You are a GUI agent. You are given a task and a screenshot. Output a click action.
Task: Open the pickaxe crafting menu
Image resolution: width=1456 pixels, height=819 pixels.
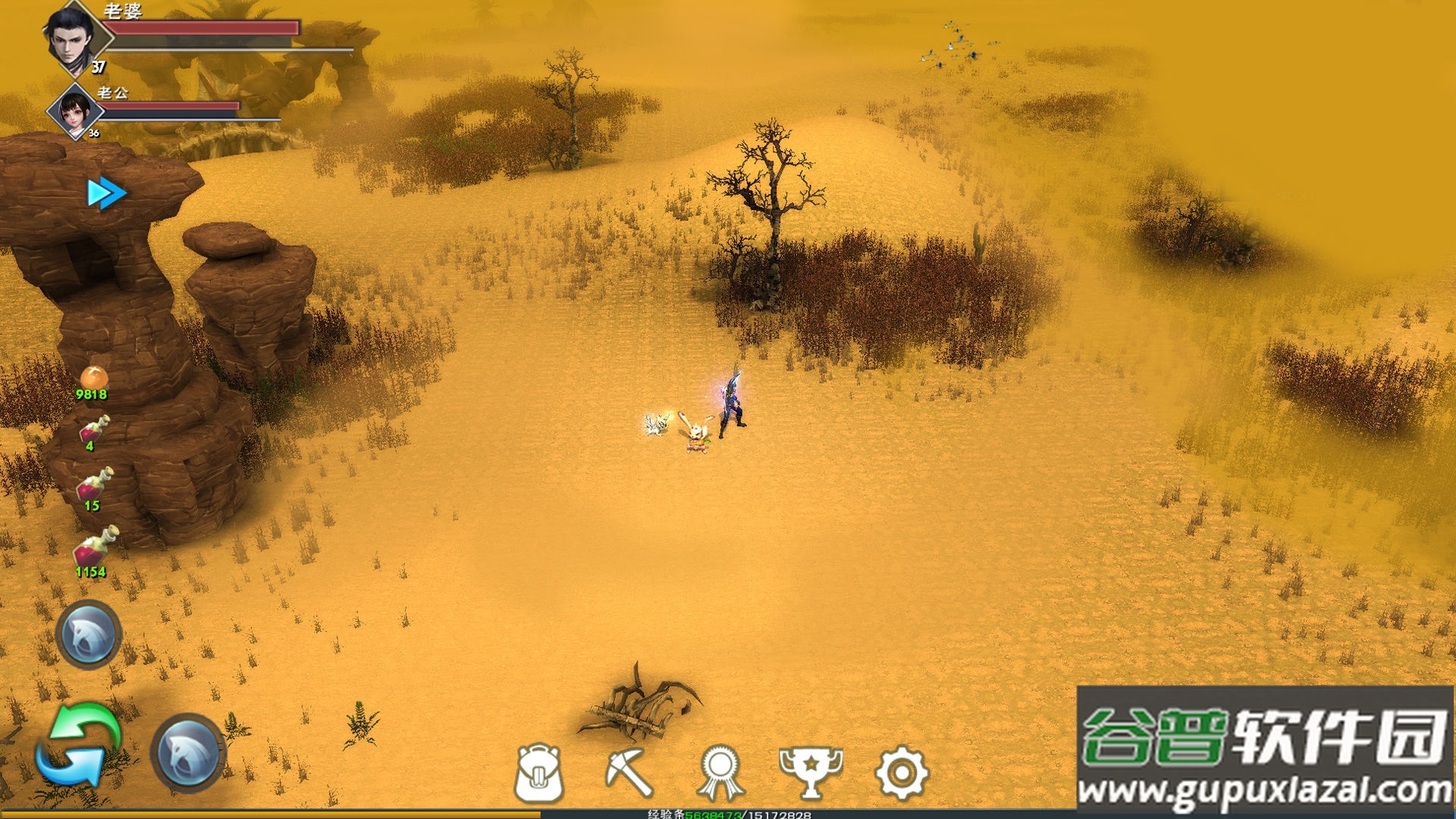(629, 773)
